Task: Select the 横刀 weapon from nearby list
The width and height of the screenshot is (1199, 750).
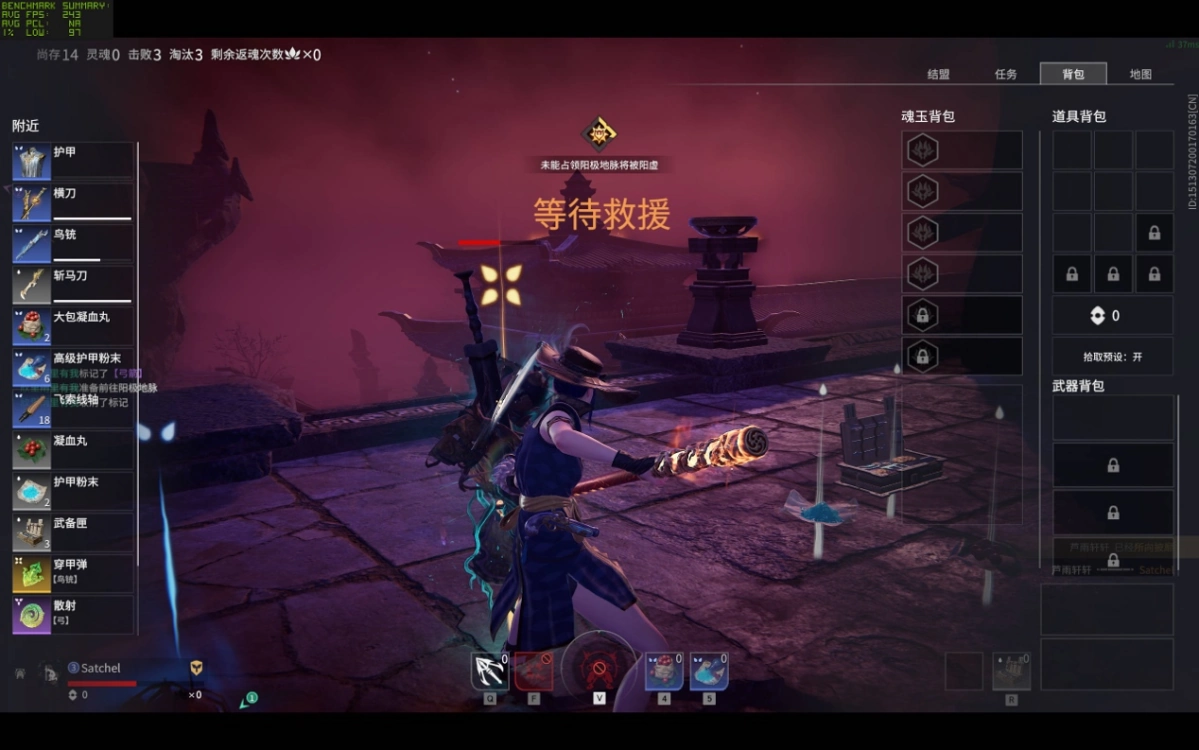Action: click(x=73, y=202)
